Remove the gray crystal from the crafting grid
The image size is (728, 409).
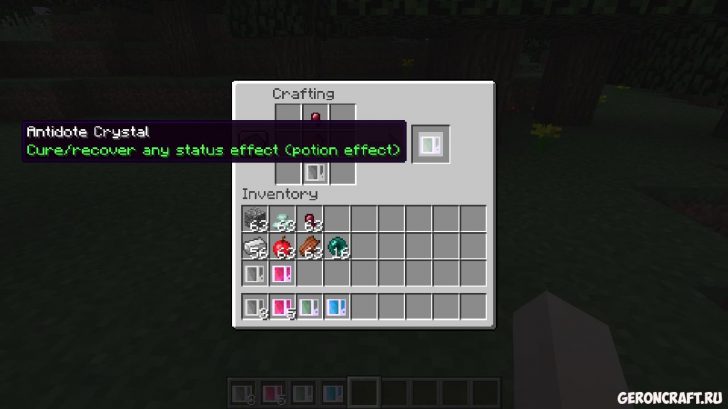tap(315, 172)
